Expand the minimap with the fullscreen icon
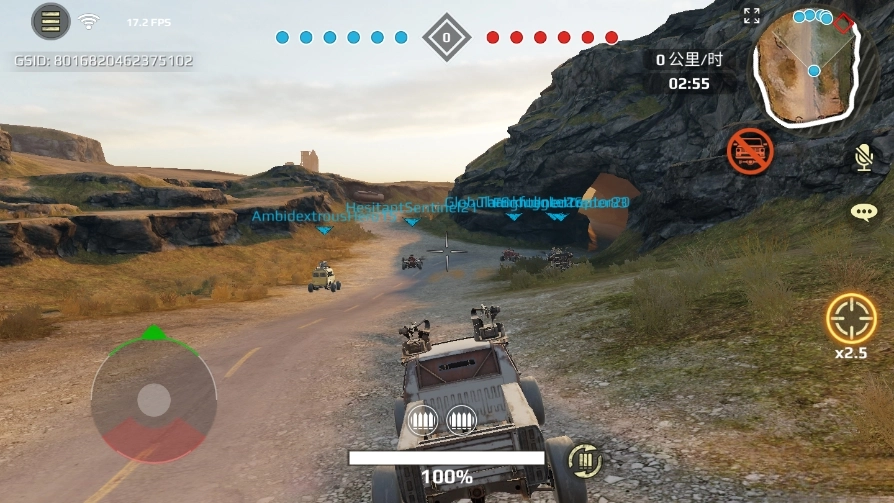Image resolution: width=894 pixels, height=503 pixels. tap(752, 16)
